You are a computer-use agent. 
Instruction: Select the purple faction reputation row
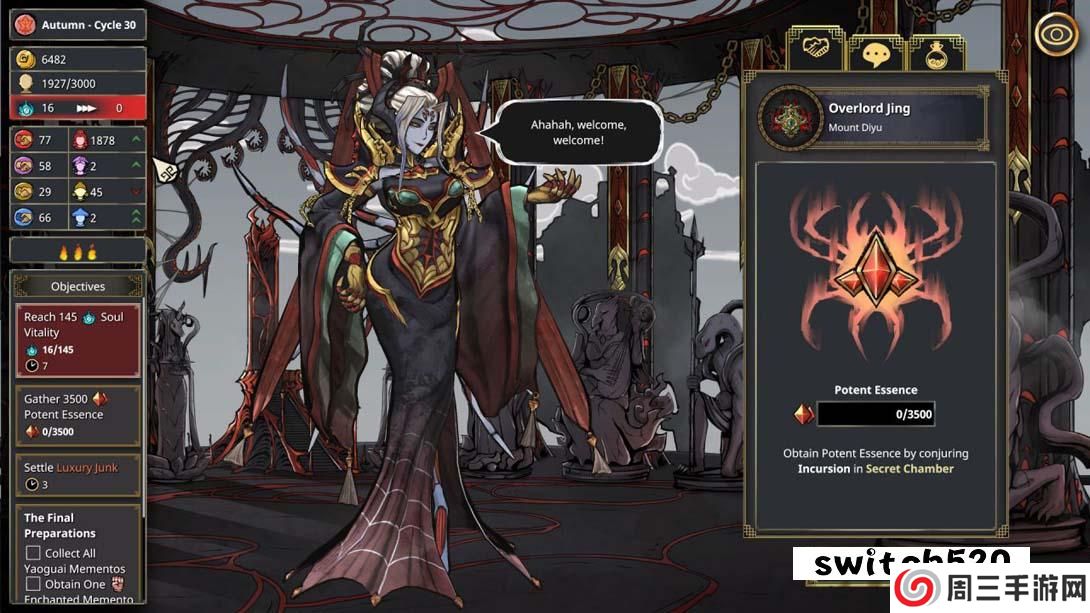[x=107, y=166]
